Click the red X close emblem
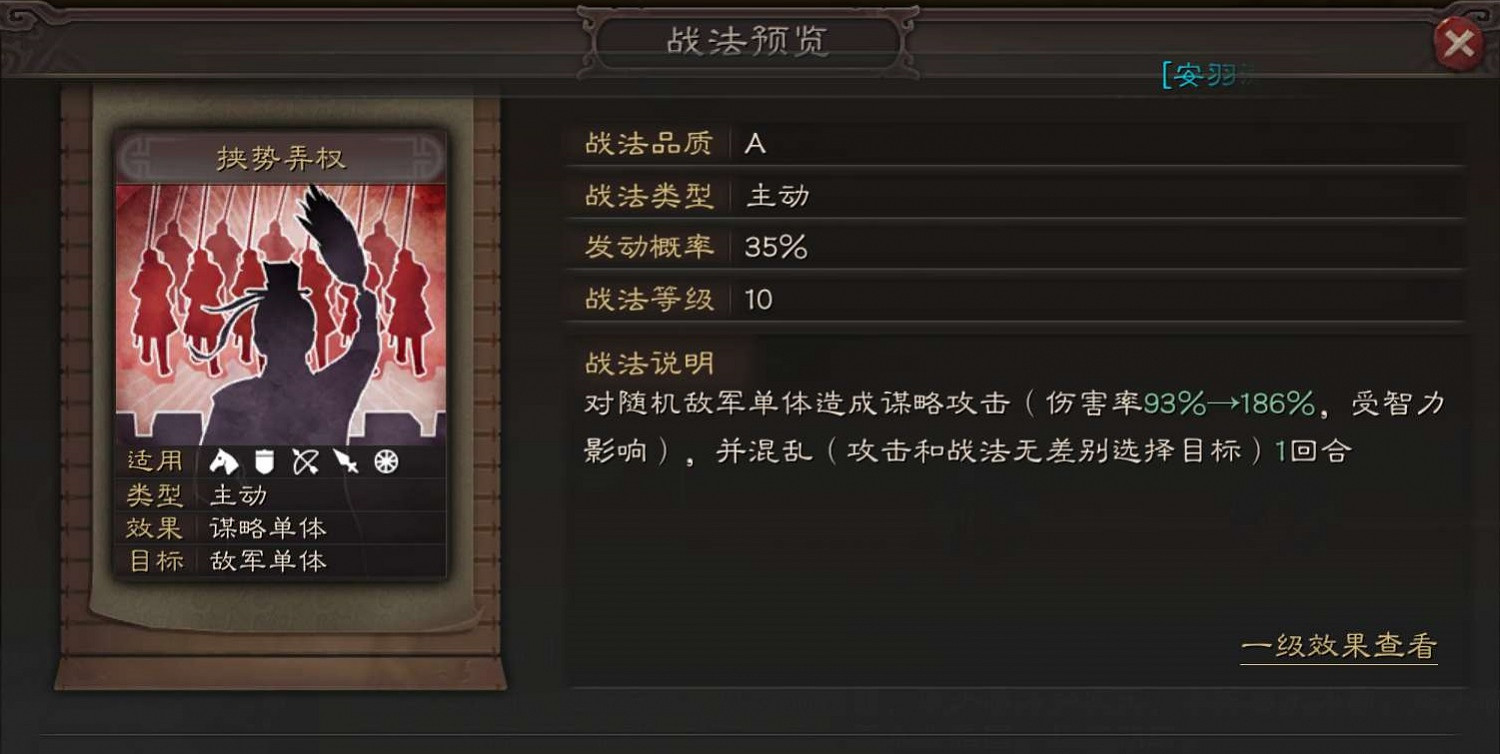The image size is (1500, 754). [1459, 41]
